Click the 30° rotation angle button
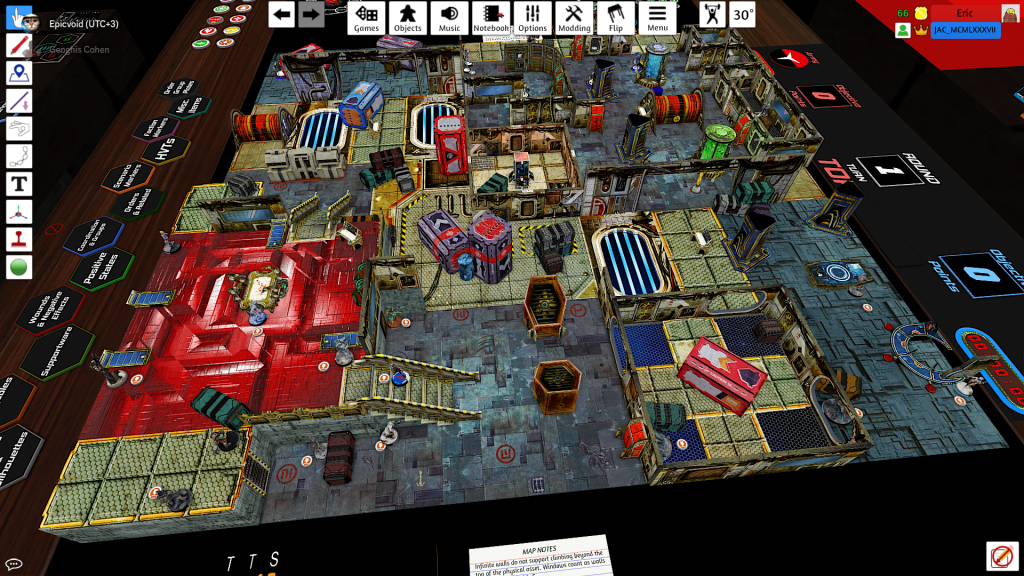The height and width of the screenshot is (576, 1024). point(742,15)
